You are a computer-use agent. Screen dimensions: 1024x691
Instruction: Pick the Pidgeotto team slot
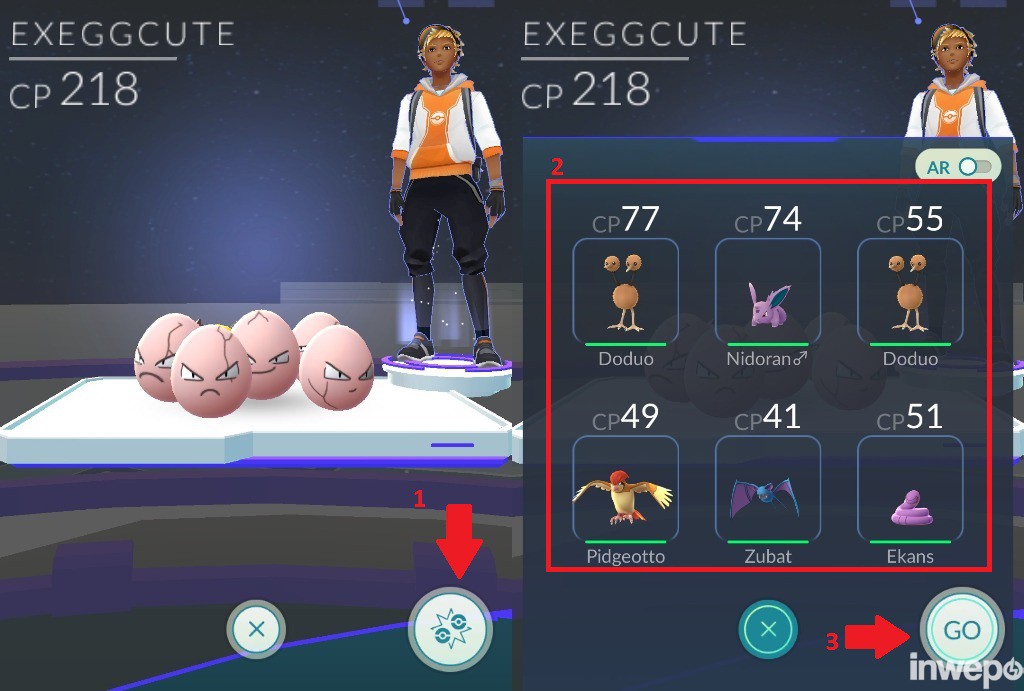tap(625, 490)
